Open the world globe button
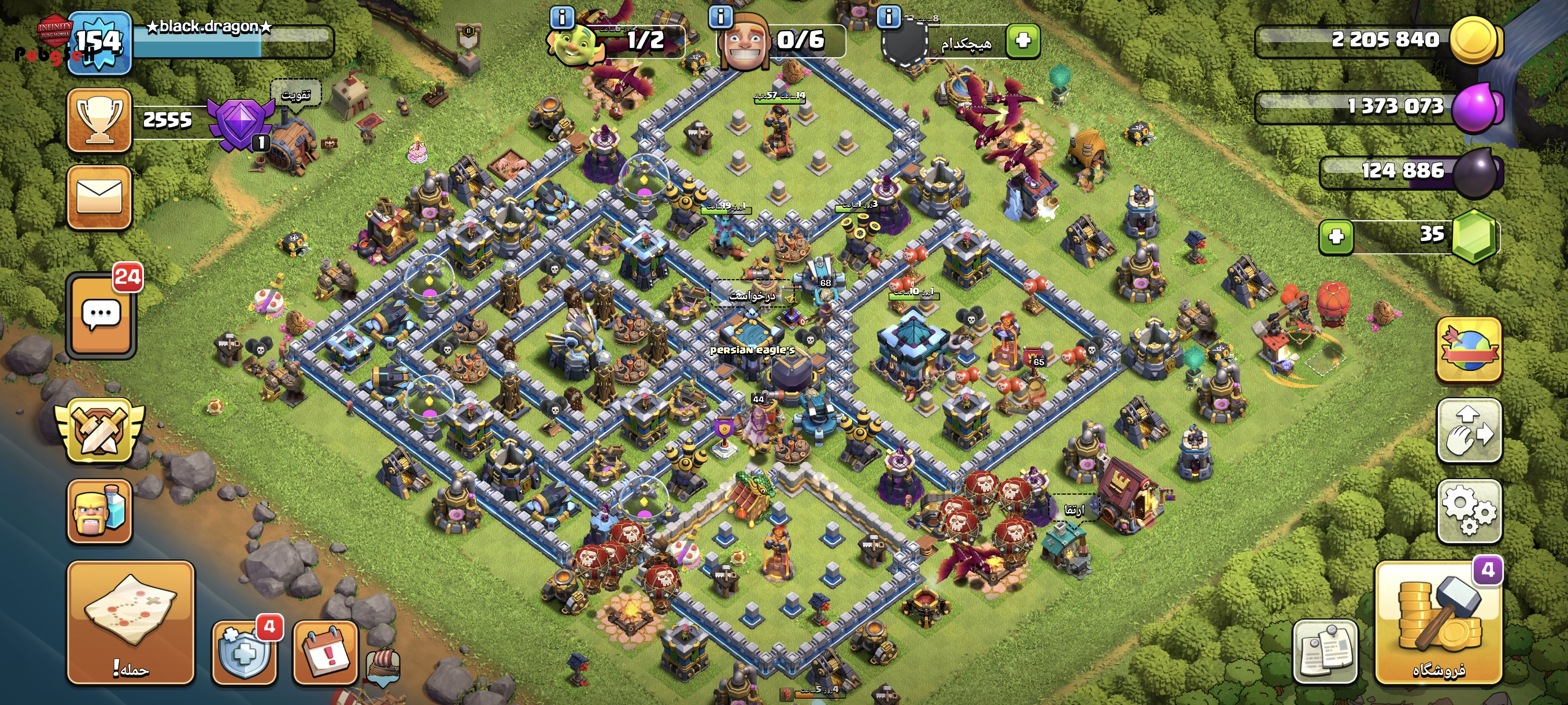Viewport: 1568px width, 705px height. point(1469,350)
